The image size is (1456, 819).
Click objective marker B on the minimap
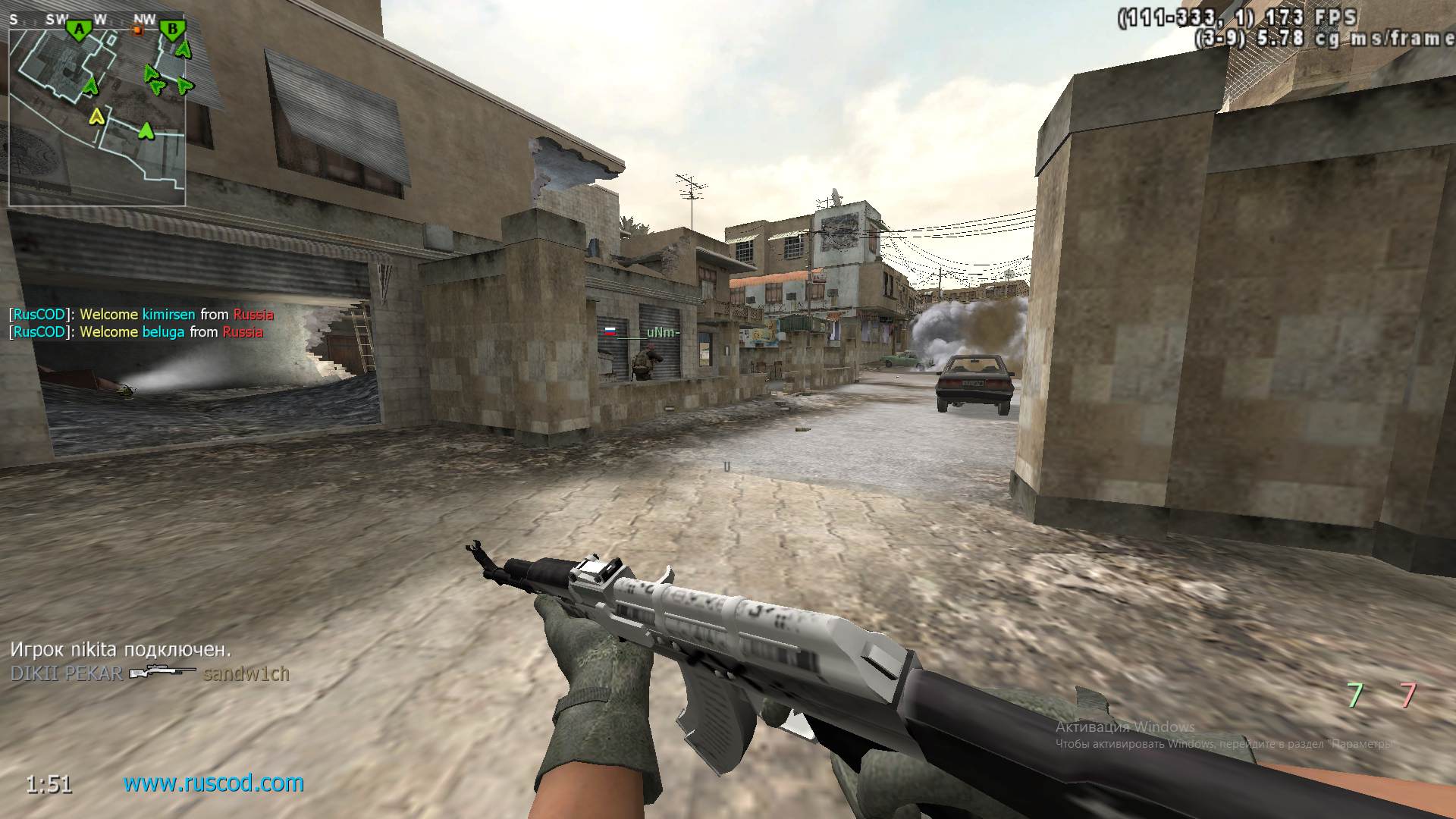click(x=173, y=28)
